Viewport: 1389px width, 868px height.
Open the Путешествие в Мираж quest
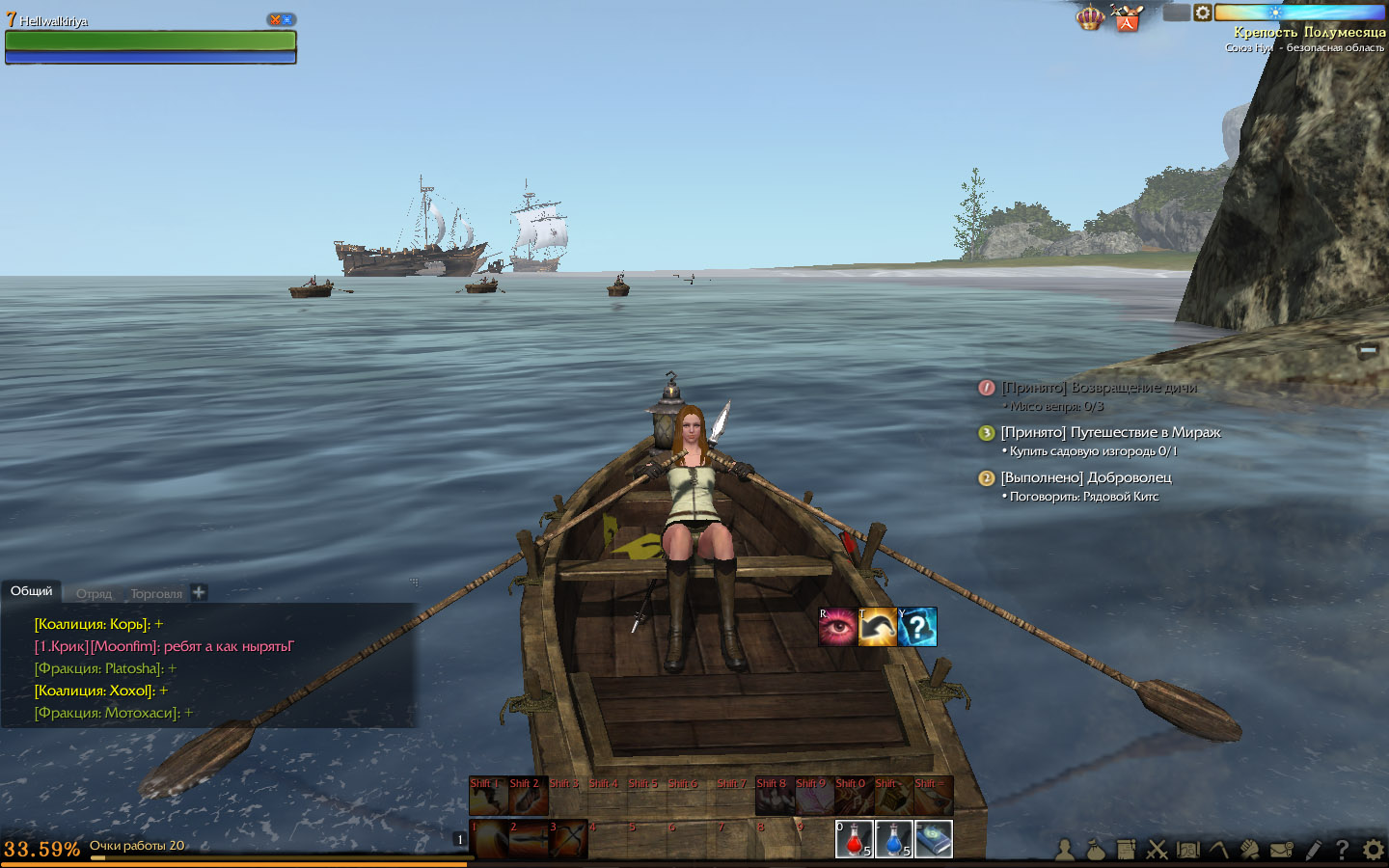click(1110, 432)
